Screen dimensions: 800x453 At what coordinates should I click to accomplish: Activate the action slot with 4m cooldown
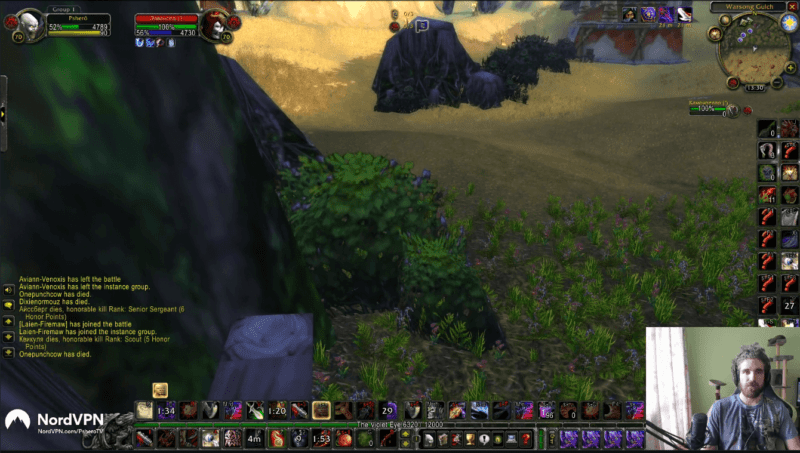[254, 438]
